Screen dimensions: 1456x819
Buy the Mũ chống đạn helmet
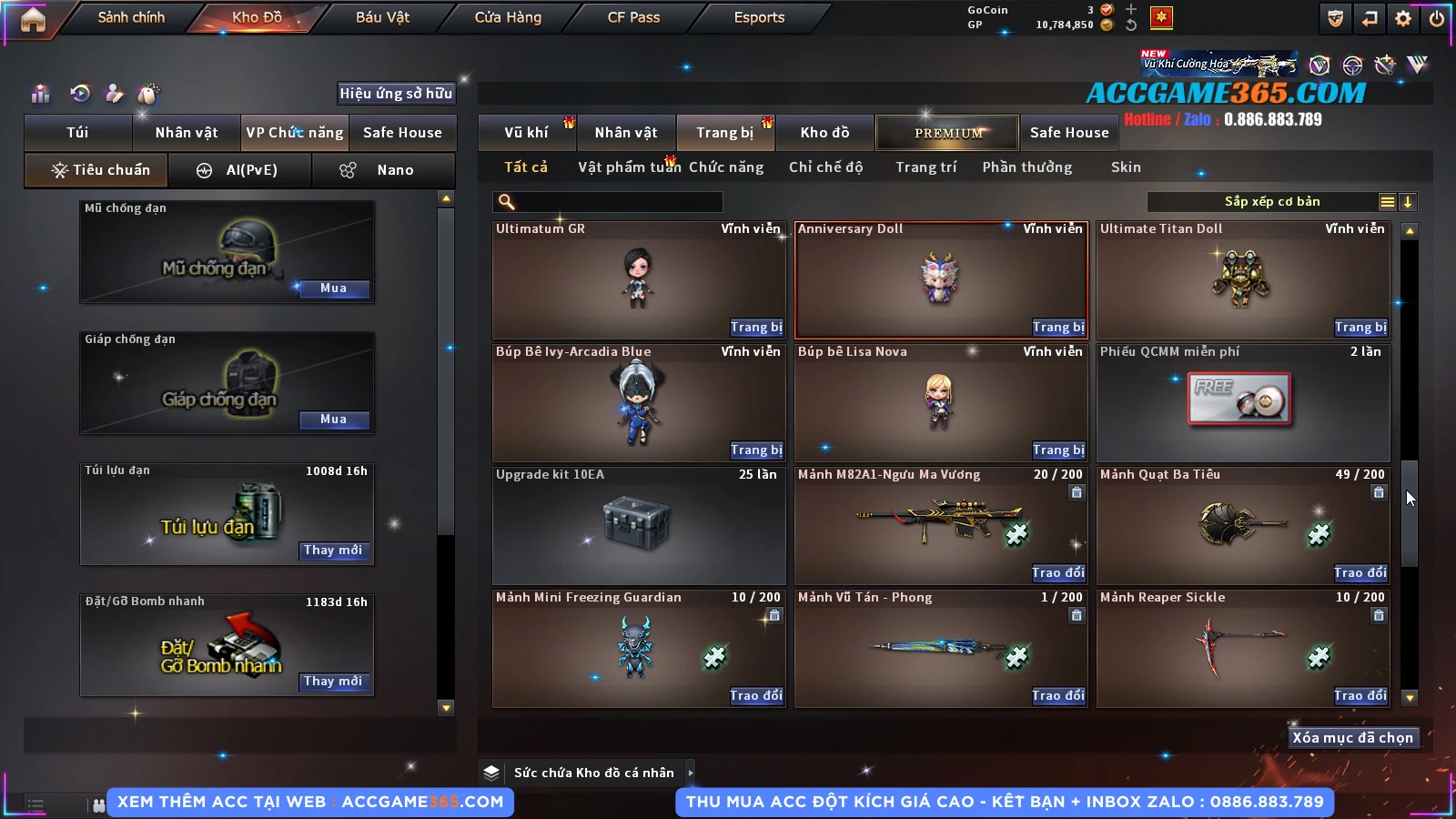point(333,288)
